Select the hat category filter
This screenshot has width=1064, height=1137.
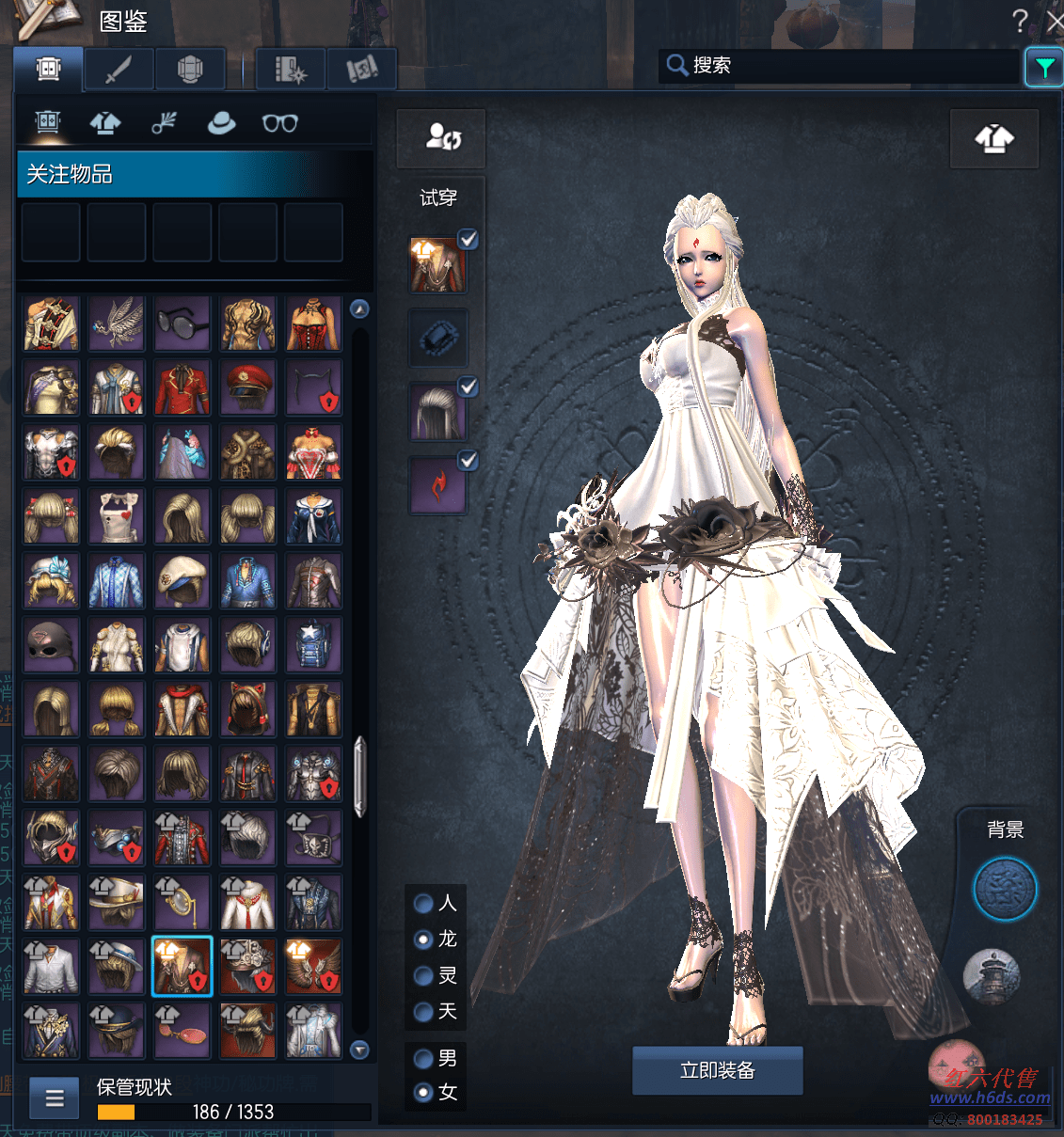pos(221,122)
